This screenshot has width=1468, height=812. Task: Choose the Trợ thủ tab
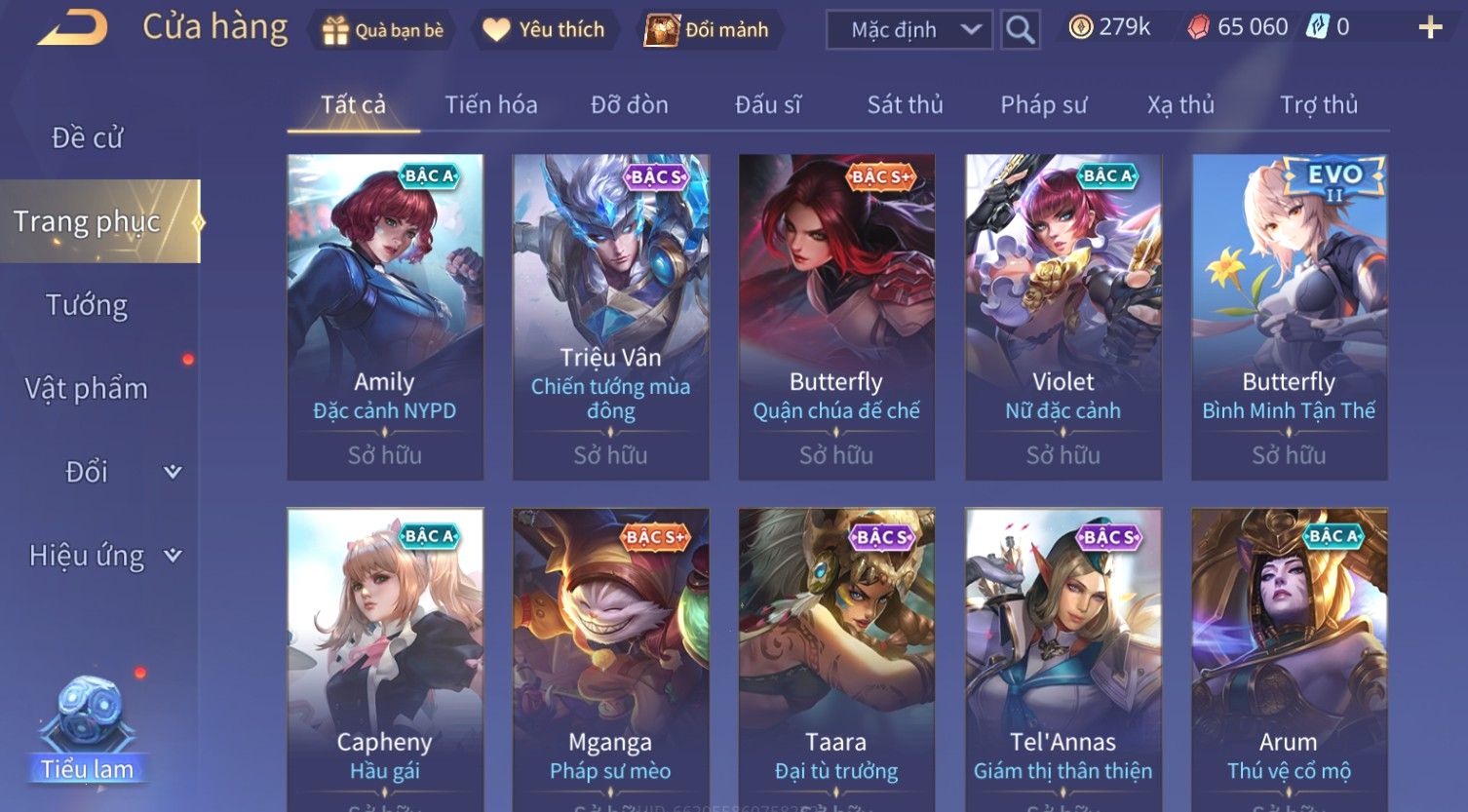tap(1318, 104)
